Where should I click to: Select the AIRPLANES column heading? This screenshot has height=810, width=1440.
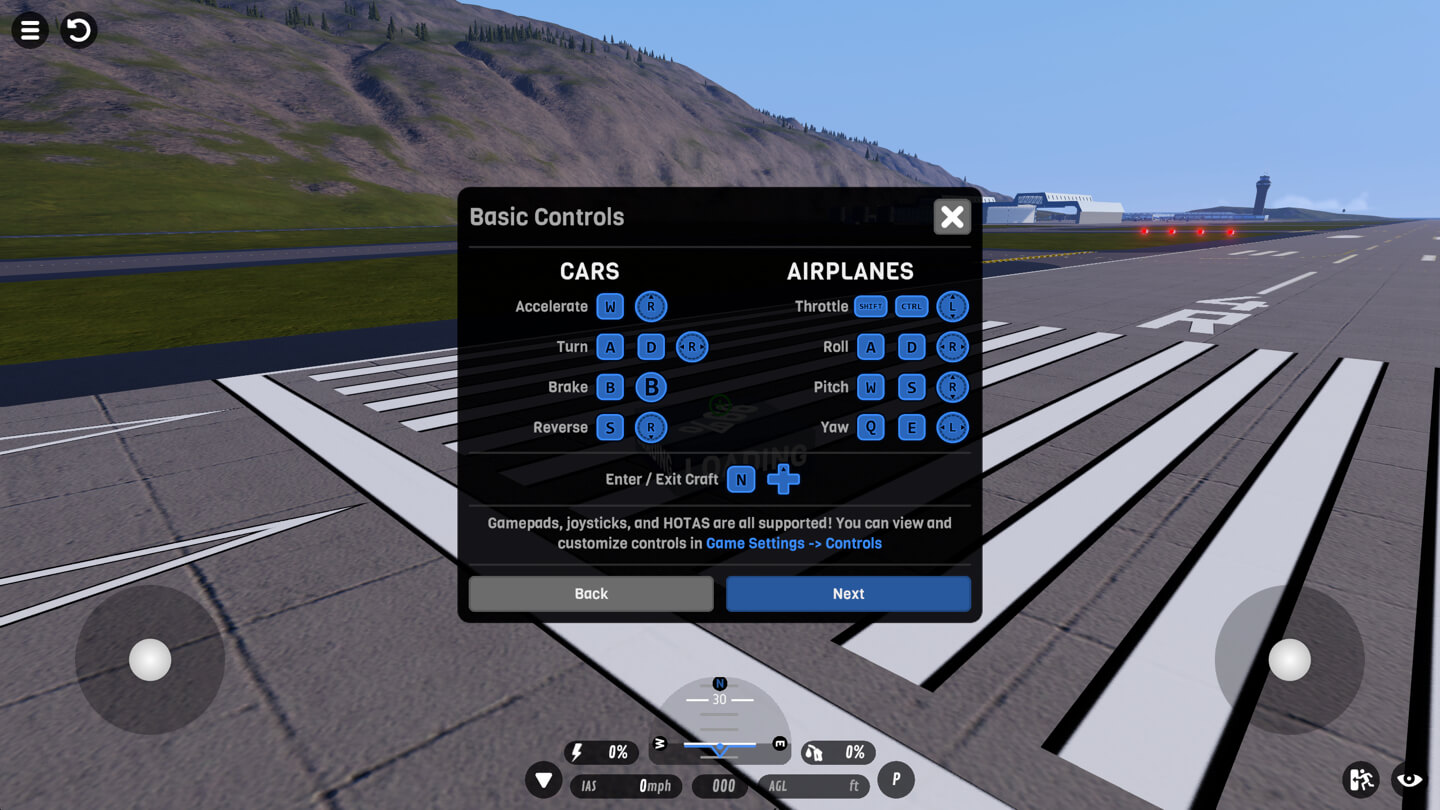[x=851, y=271]
